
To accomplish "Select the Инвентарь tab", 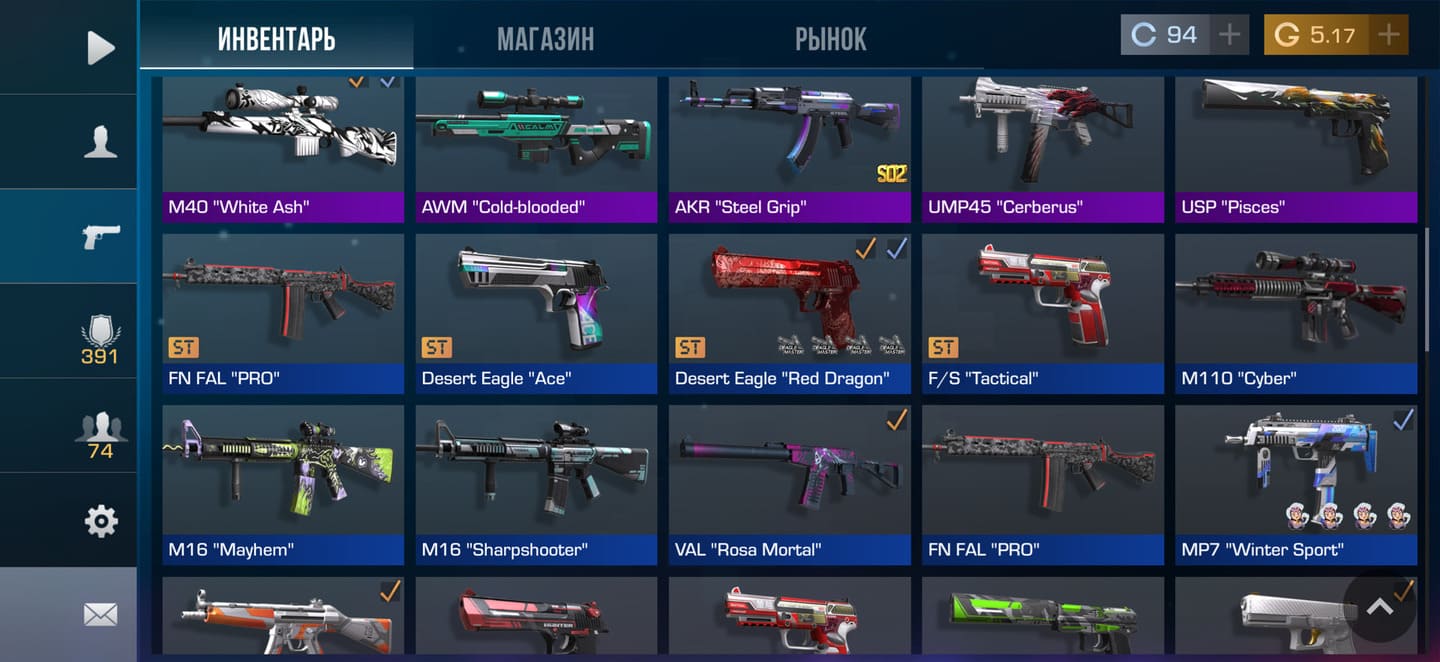I will (x=276, y=39).
